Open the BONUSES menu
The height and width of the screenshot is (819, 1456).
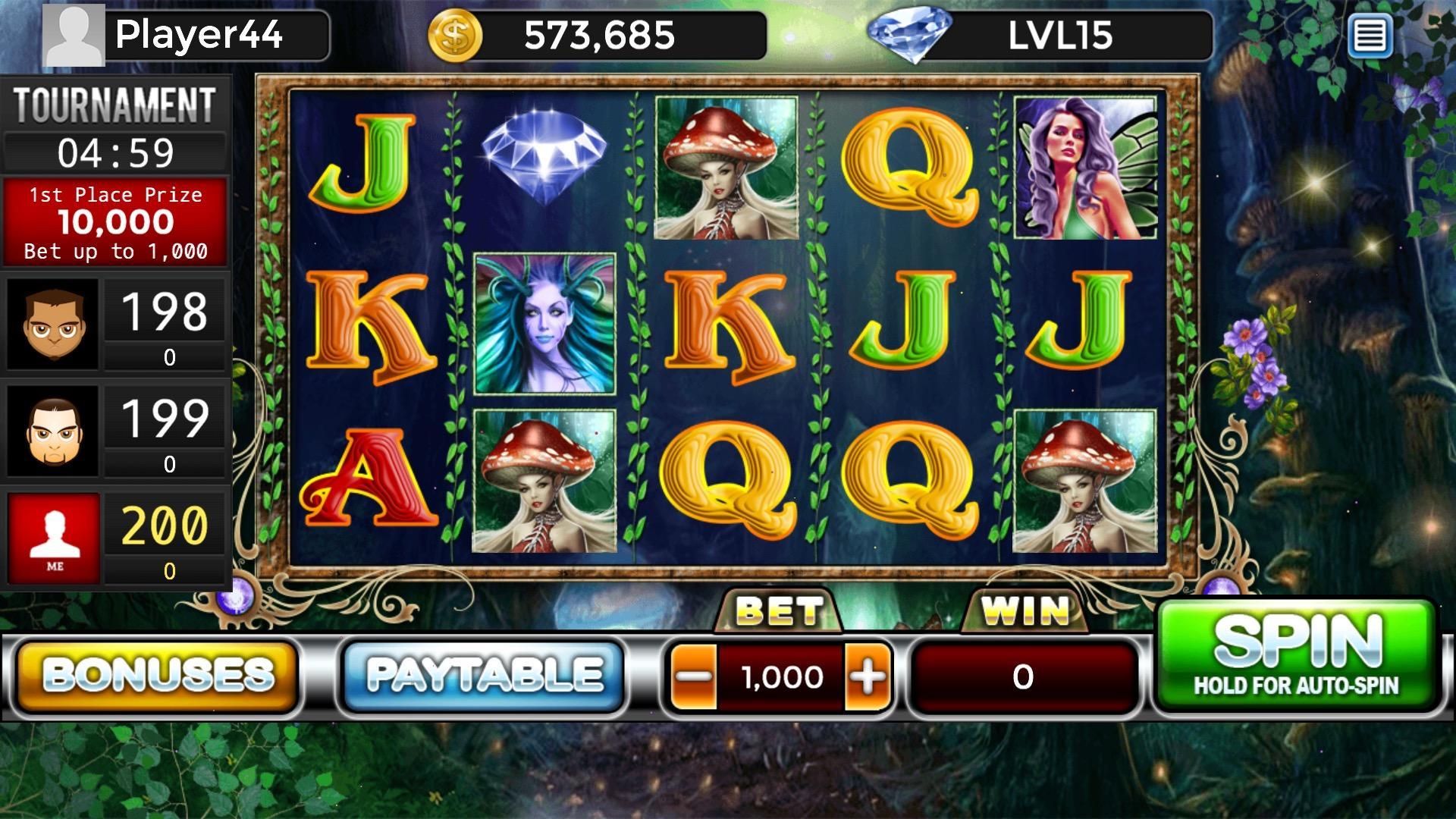click(x=158, y=675)
